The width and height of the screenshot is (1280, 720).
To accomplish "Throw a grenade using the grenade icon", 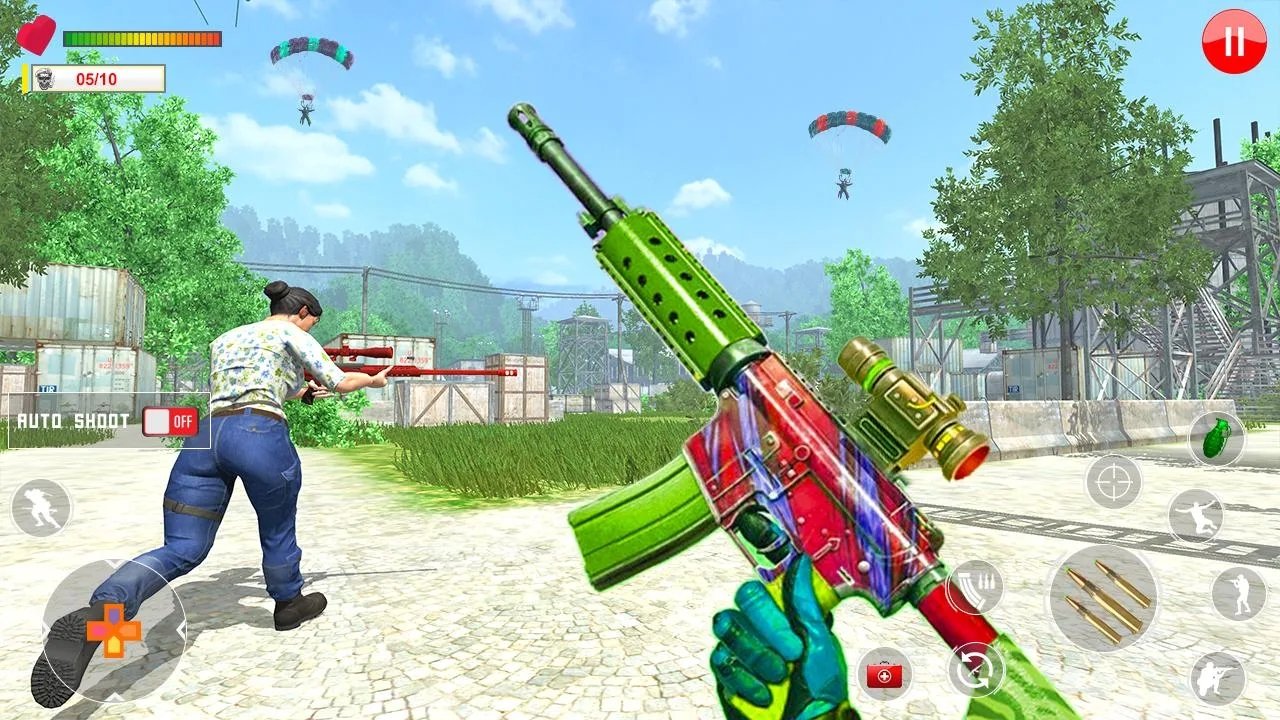I will (1216, 438).
